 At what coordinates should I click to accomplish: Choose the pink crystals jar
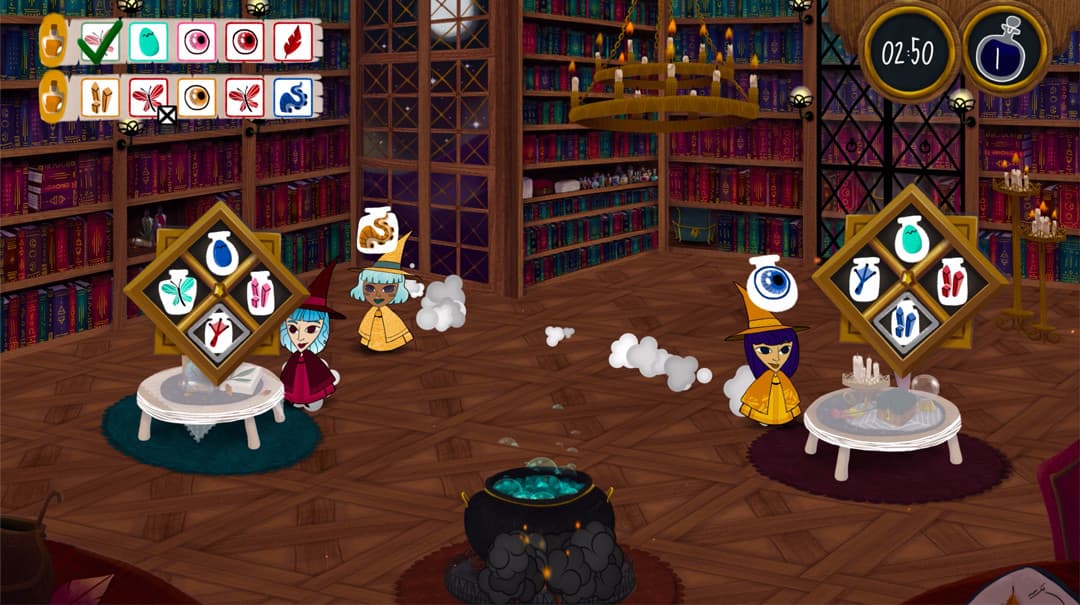coord(260,292)
